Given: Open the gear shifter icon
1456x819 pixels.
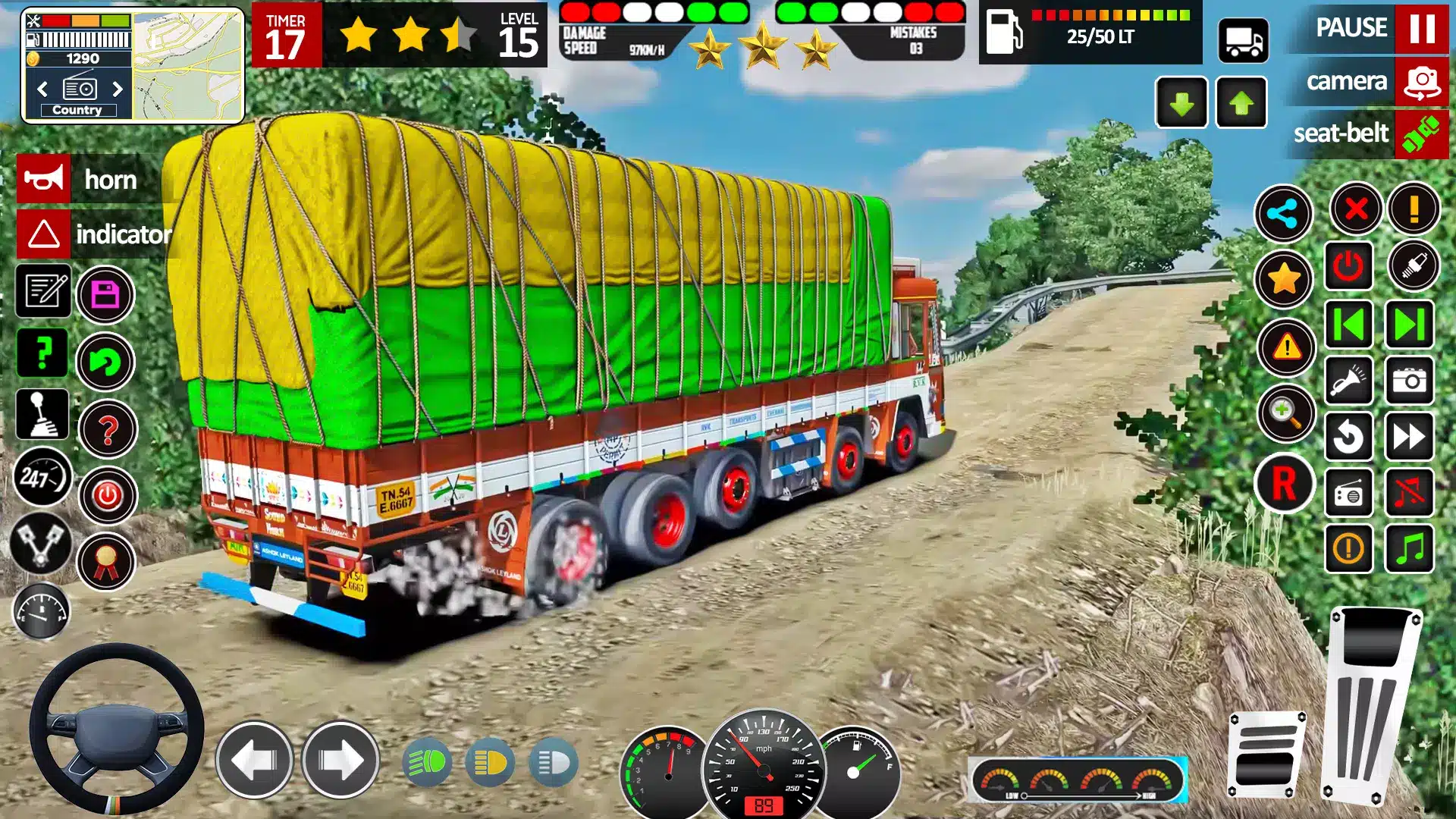Looking at the screenshot, I should pos(42,414).
